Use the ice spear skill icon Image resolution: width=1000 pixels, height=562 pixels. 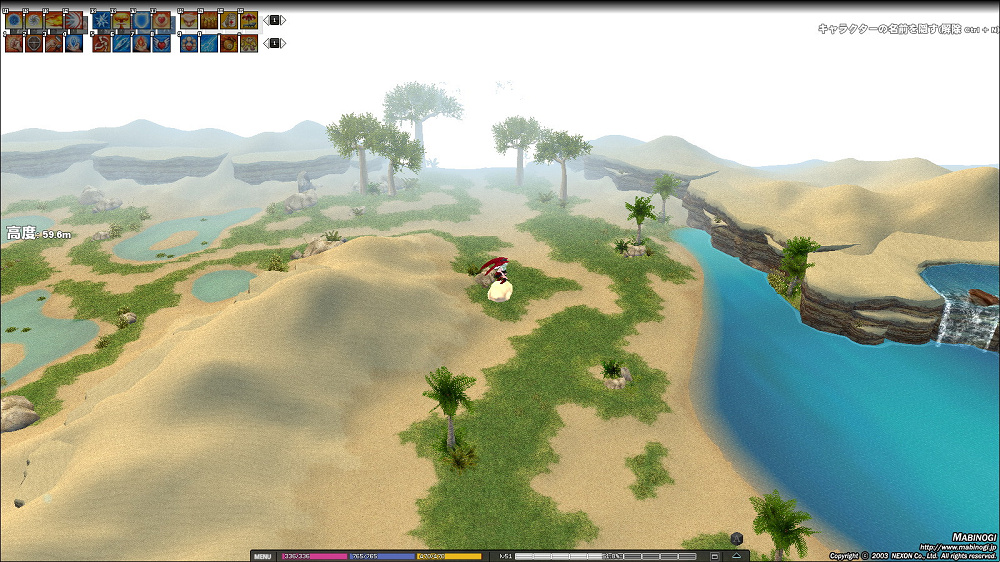[x=121, y=44]
